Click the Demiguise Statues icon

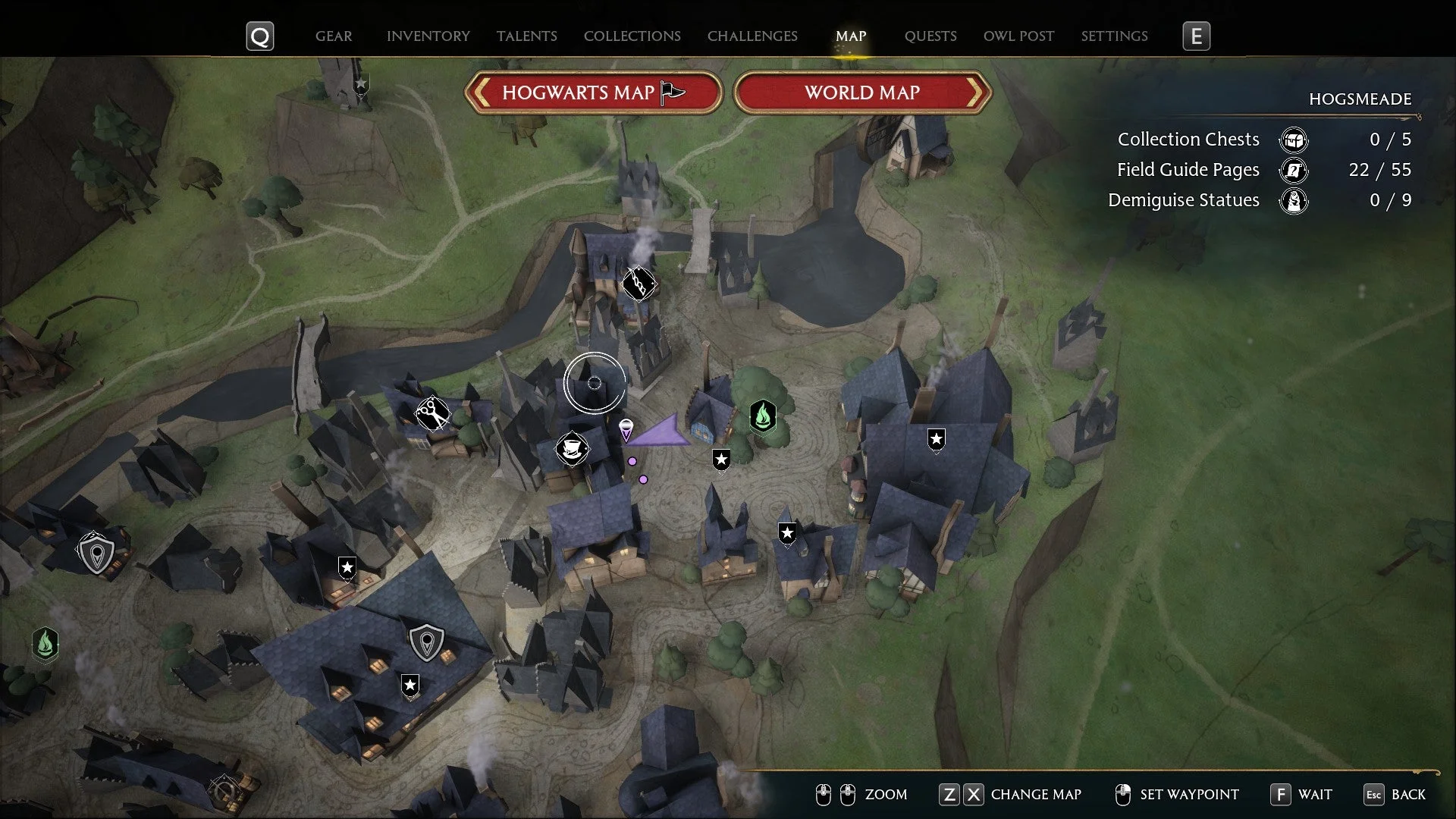[1294, 201]
